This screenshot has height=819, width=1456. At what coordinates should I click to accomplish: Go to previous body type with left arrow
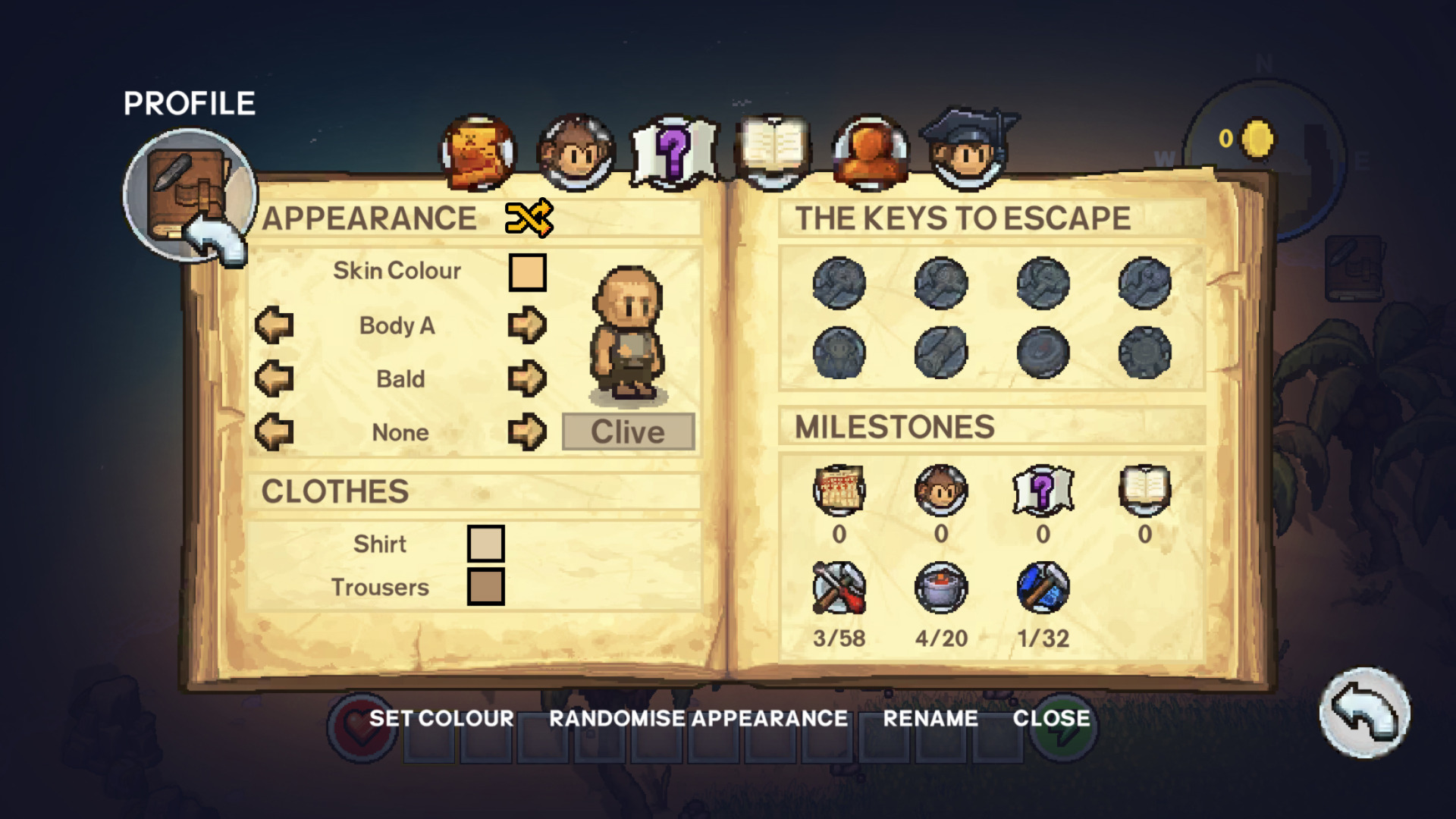pos(275,325)
